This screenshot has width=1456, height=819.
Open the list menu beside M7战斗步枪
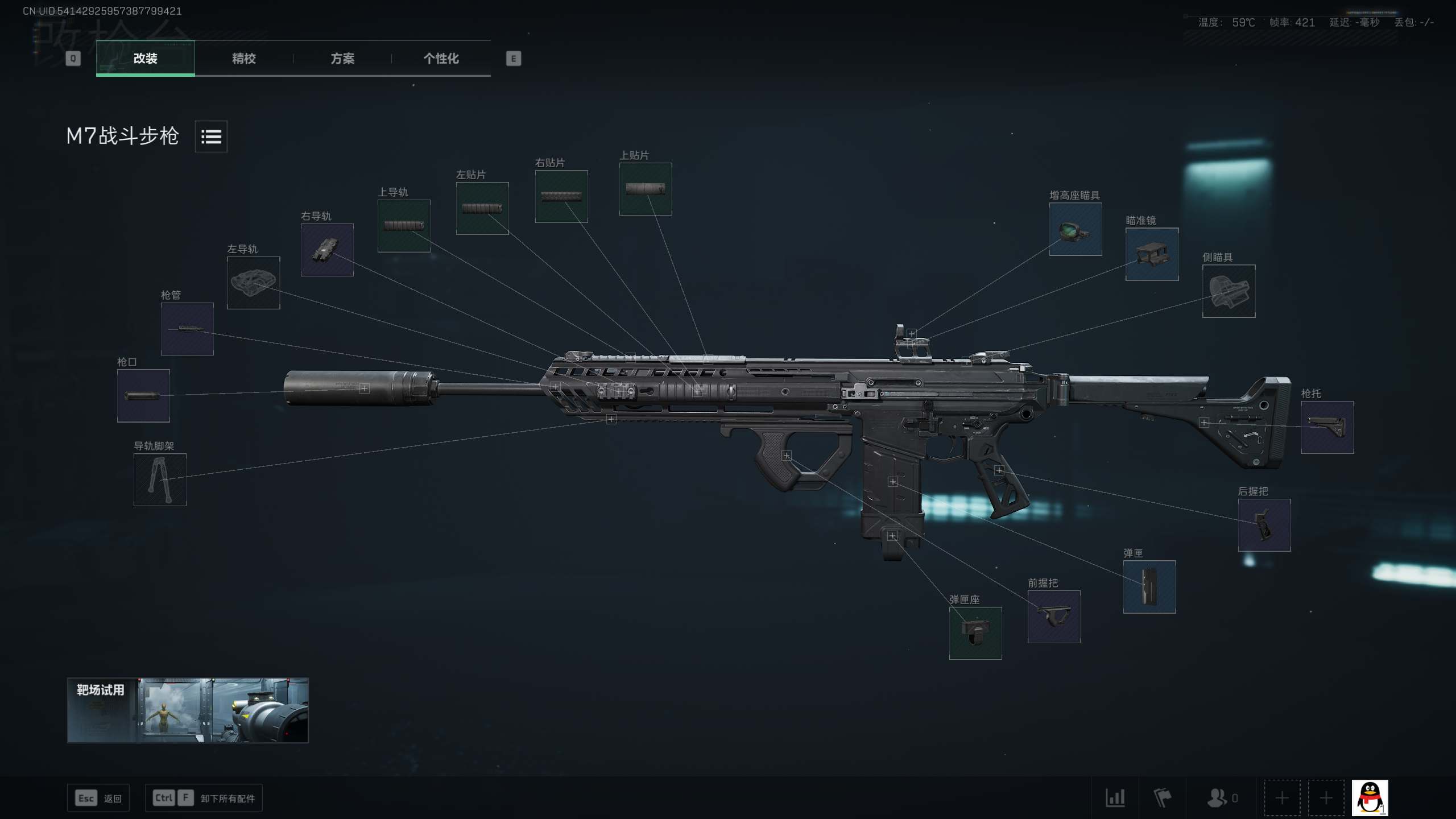click(211, 136)
